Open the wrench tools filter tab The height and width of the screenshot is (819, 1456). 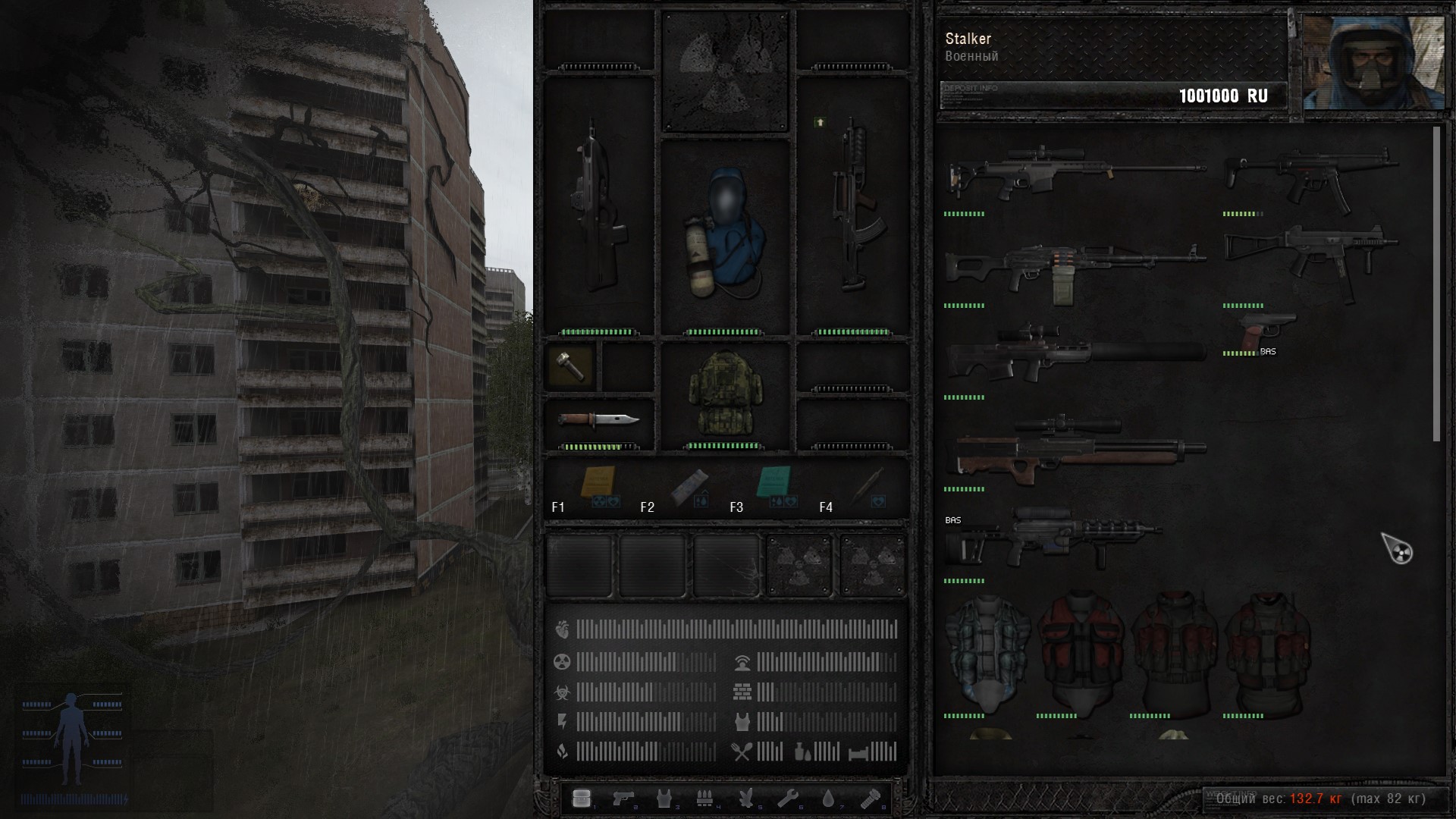click(788, 799)
